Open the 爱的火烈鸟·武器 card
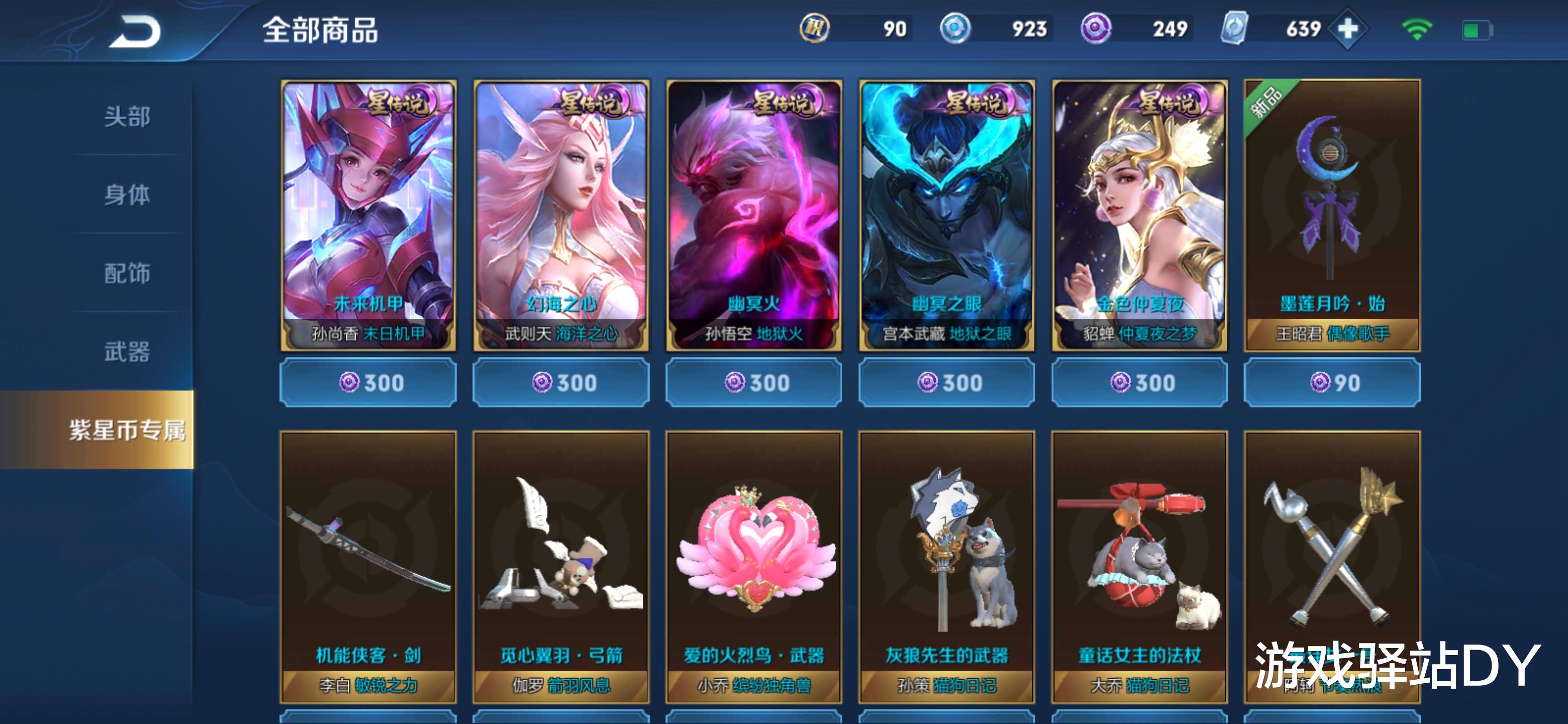Screen dimensions: 1568x724 (754, 566)
